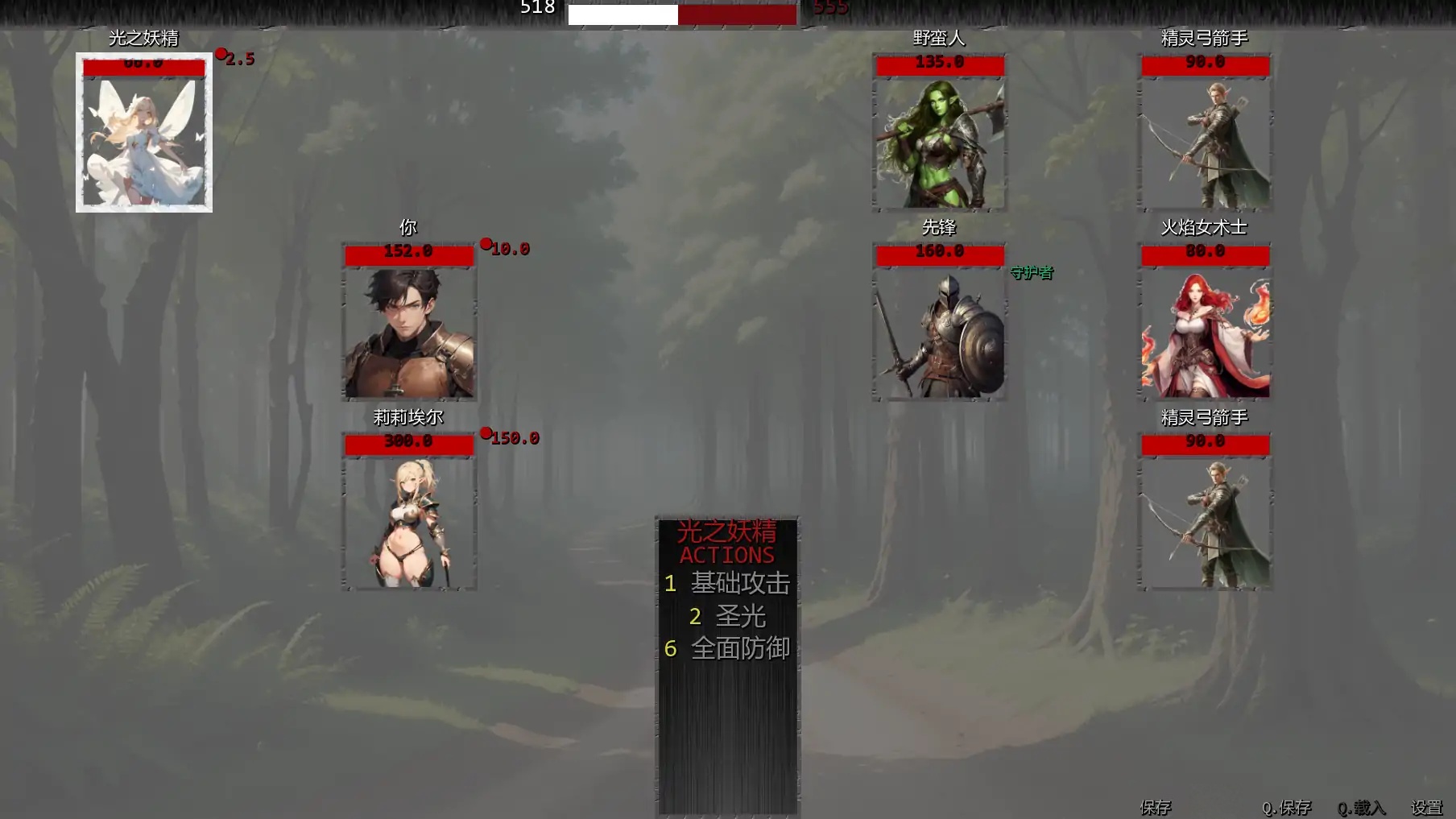Click the red energy orb beside 光之妖精
This screenshot has width=1456, height=819.
[220, 53]
